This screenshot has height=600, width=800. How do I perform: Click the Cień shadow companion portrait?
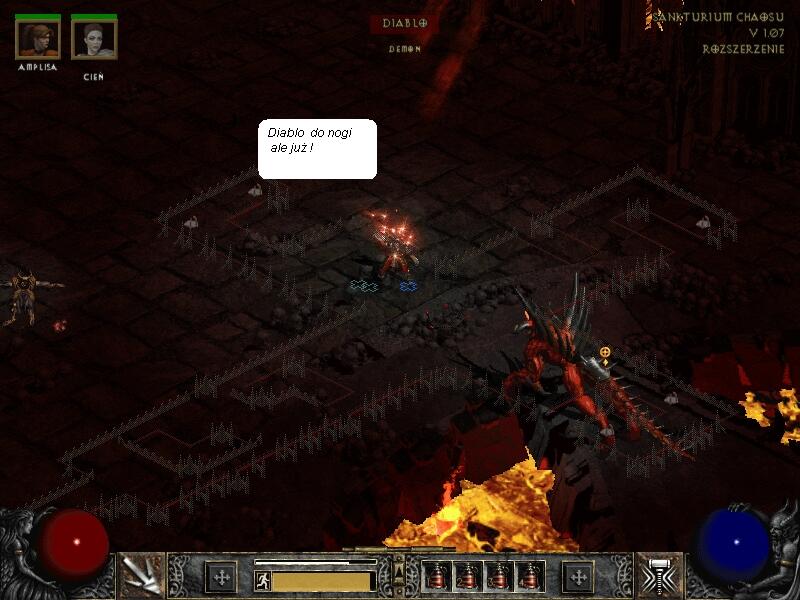pos(94,39)
